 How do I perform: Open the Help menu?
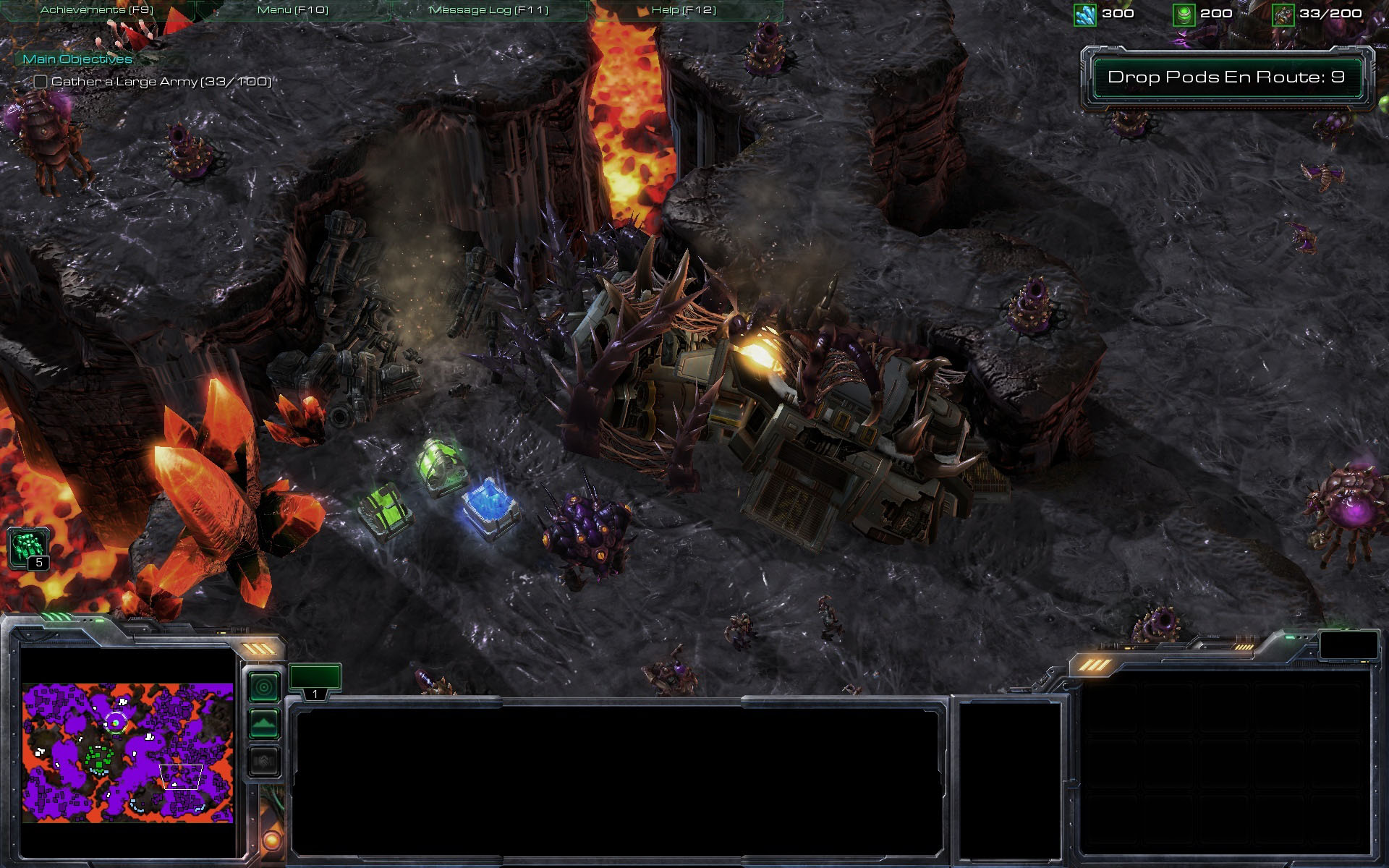(683, 10)
